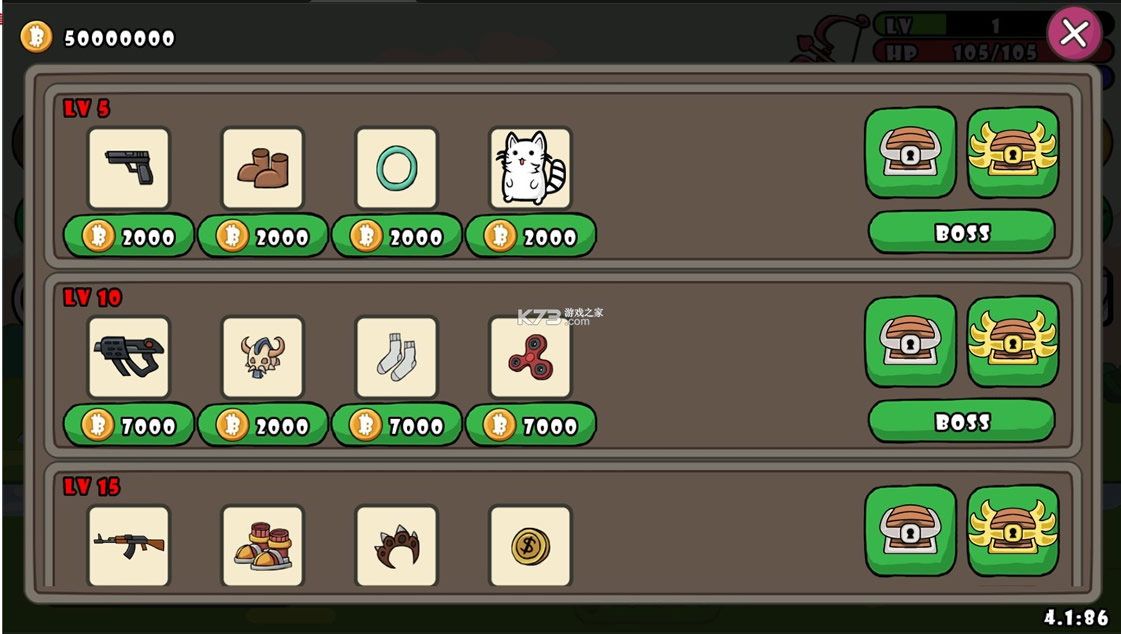Screen dimensions: 1121x634
Task: Buy the white cat for 2000
Action: [x=531, y=236]
